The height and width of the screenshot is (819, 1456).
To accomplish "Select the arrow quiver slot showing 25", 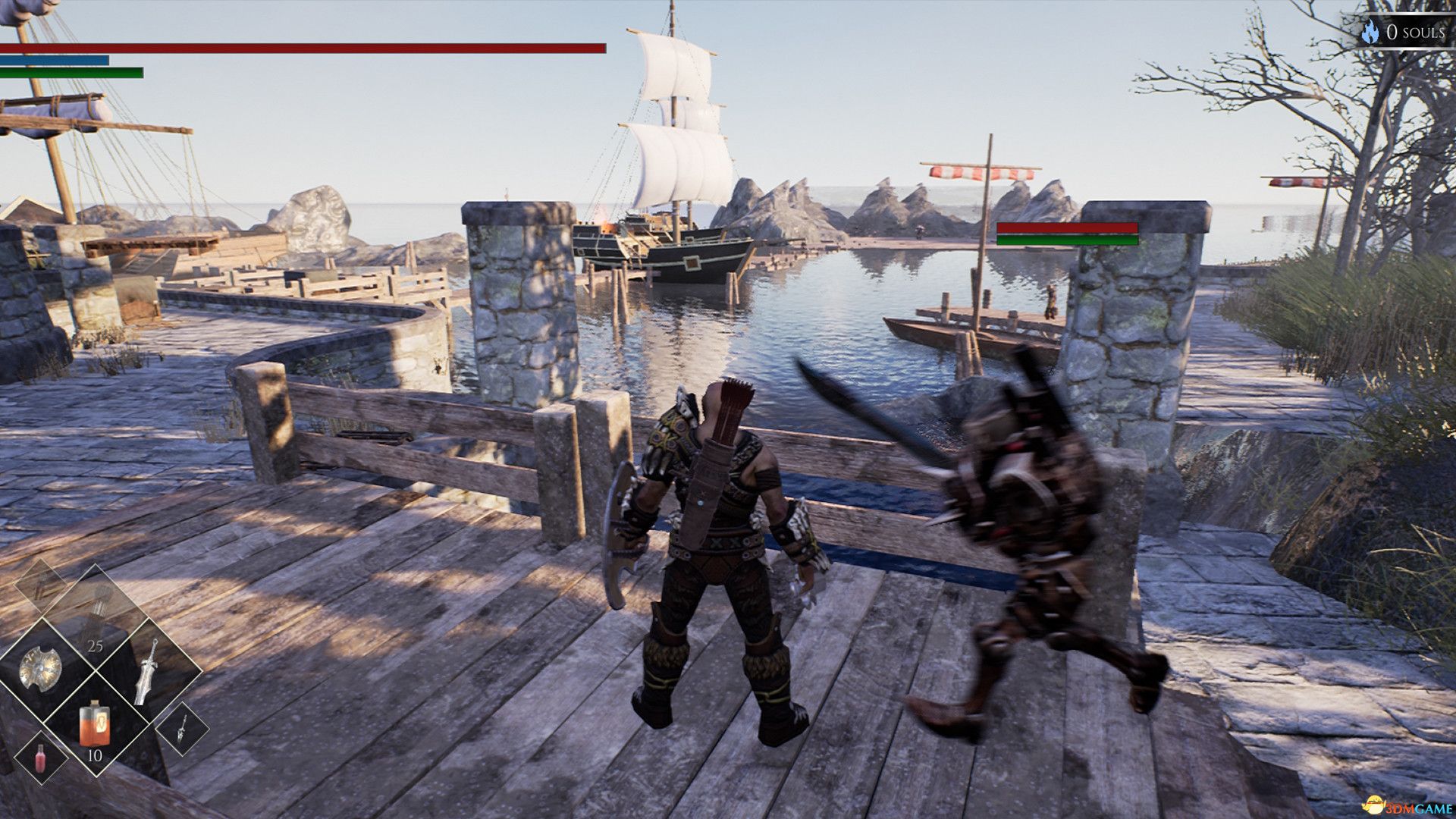I will pos(95,616).
